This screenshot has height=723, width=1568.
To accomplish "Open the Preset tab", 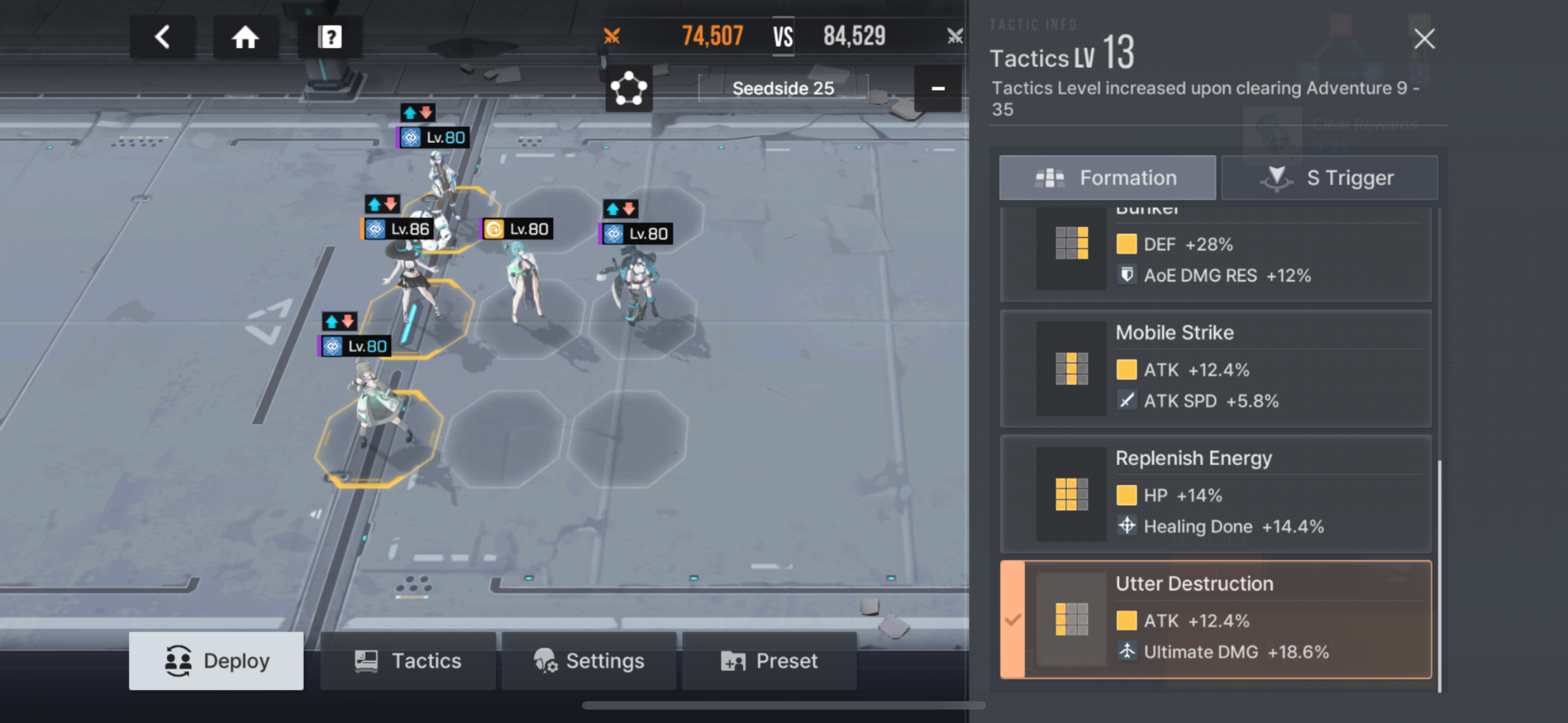I will [x=769, y=660].
